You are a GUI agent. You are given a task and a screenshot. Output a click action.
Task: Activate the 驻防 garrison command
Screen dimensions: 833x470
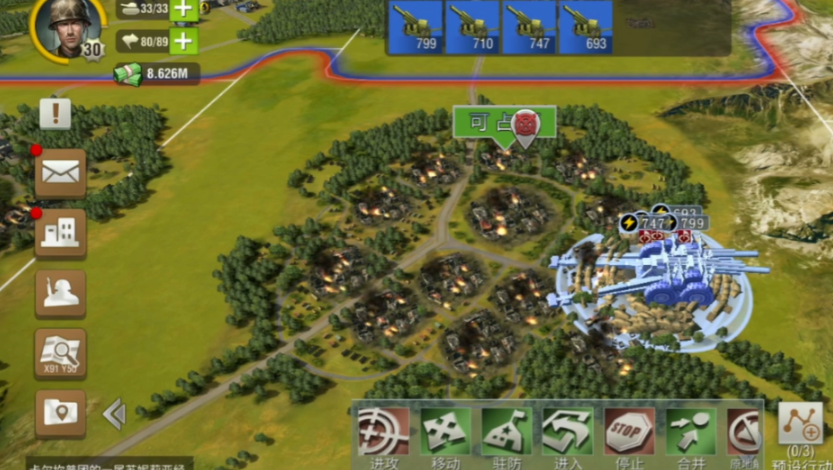506,435
